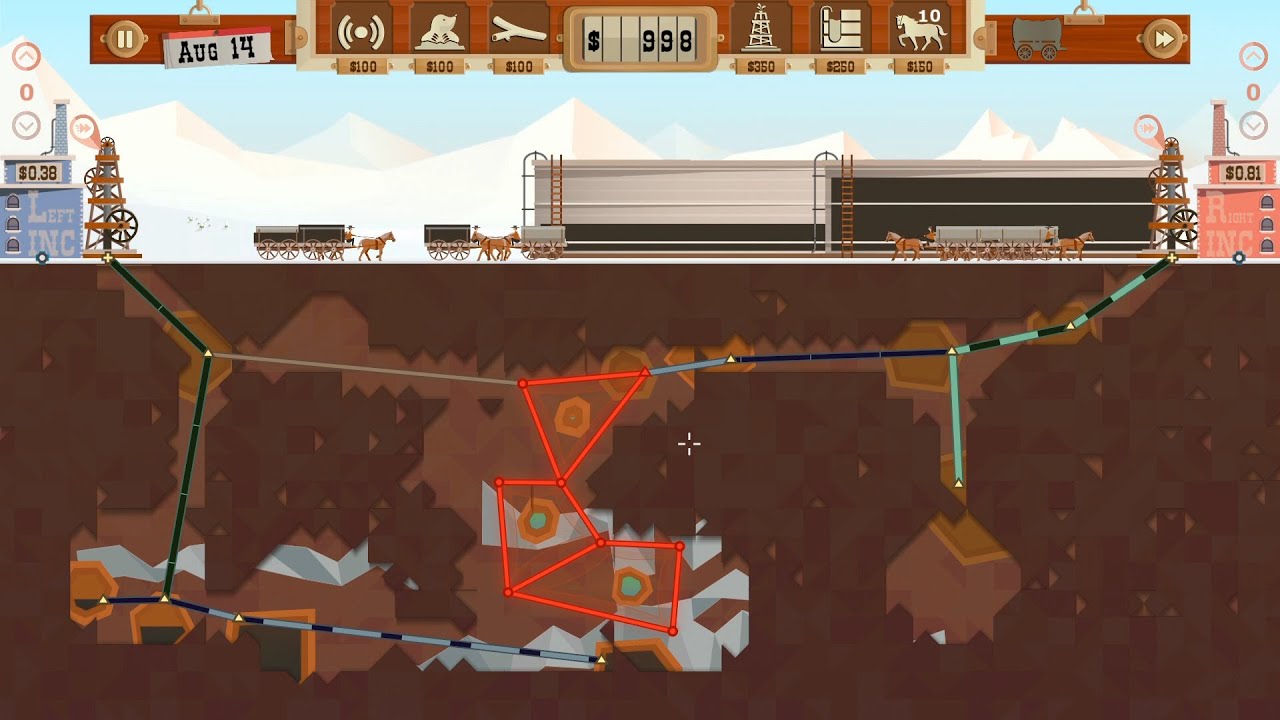The width and height of the screenshot is (1280, 720).
Task: Toggle the round arrow button beside the right rig
Action: [x=1147, y=128]
